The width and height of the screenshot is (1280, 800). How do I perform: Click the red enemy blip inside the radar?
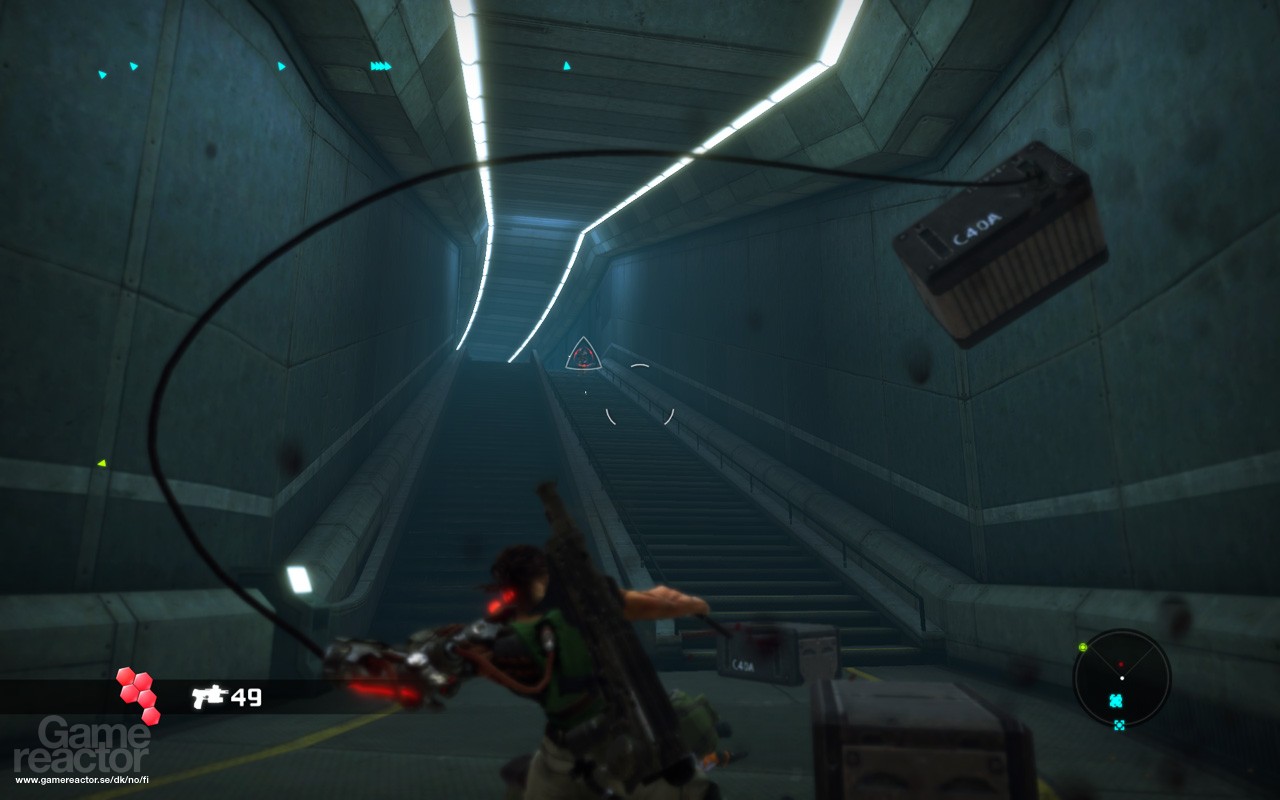point(1121,664)
